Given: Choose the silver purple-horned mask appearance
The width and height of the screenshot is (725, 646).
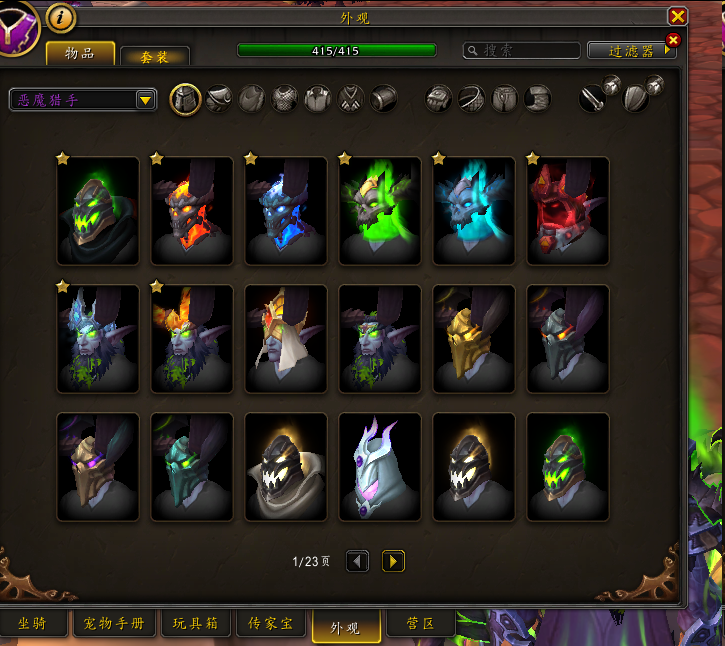Looking at the screenshot, I should coord(380,467).
